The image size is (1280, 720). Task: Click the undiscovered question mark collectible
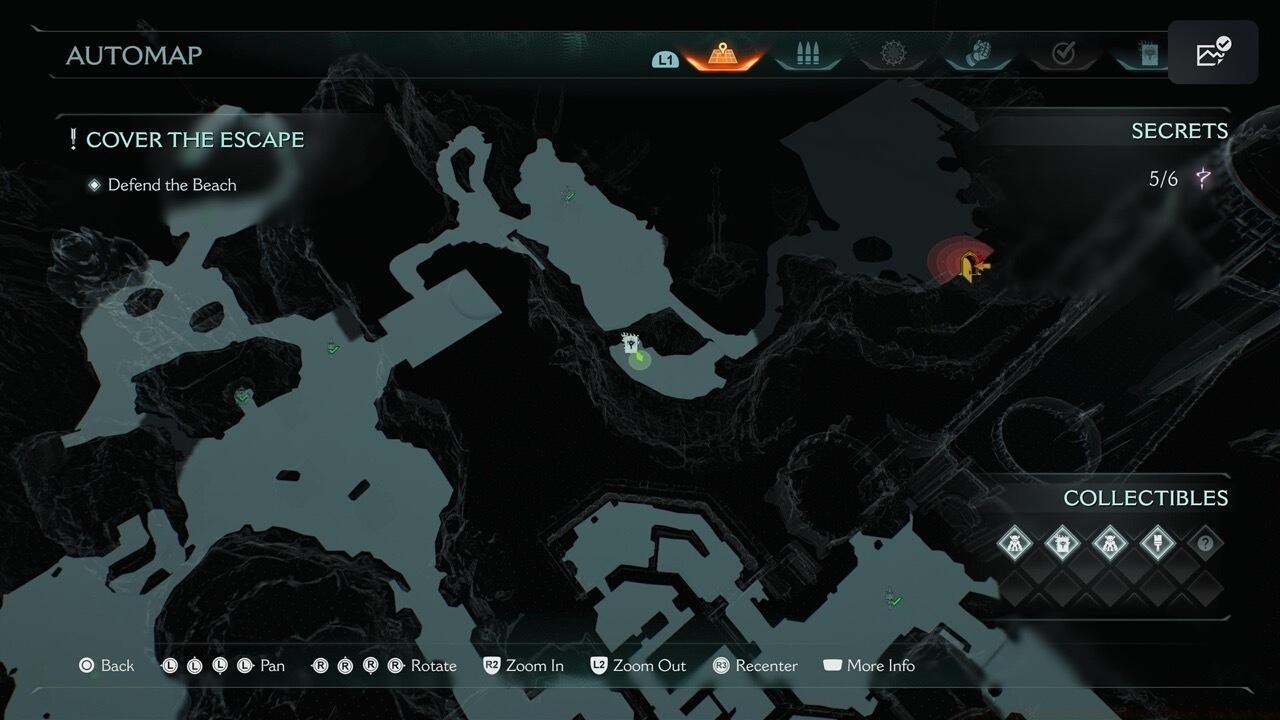(1205, 544)
